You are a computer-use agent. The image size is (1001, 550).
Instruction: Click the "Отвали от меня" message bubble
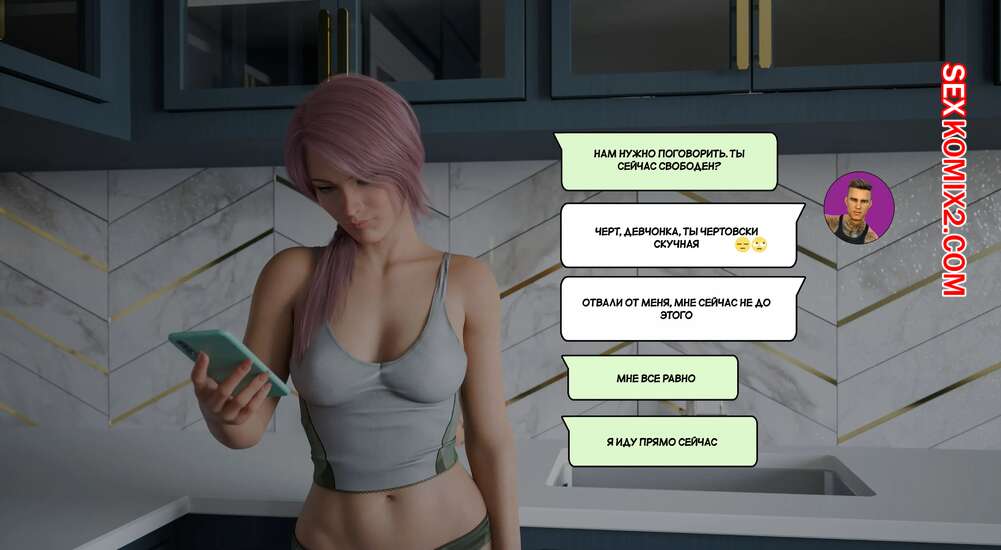click(678, 308)
